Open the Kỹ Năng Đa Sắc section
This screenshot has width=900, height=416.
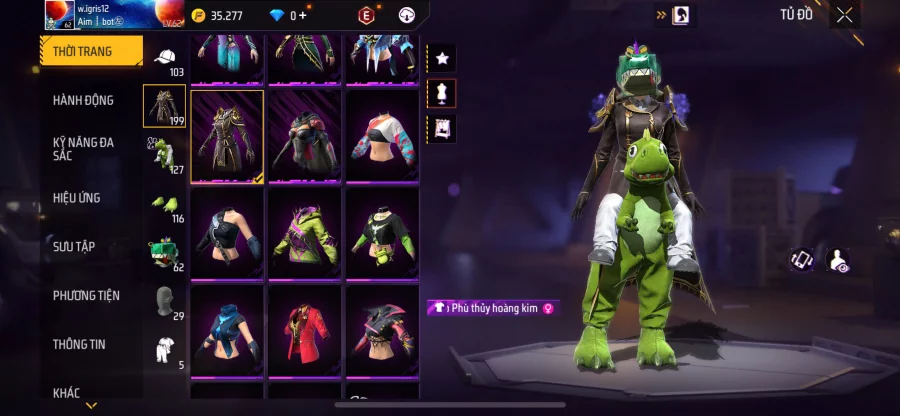click(x=83, y=149)
